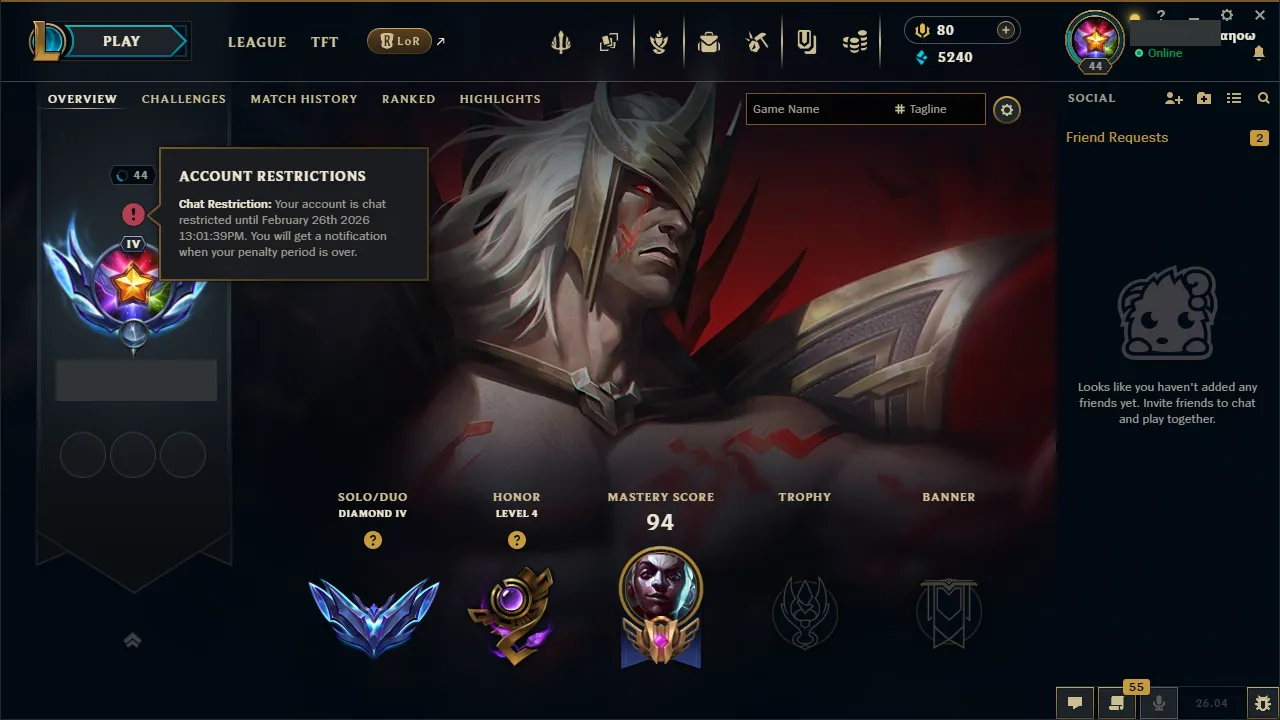Click the add friend icon in the social panel
This screenshot has height=720, width=1280.
click(1173, 98)
